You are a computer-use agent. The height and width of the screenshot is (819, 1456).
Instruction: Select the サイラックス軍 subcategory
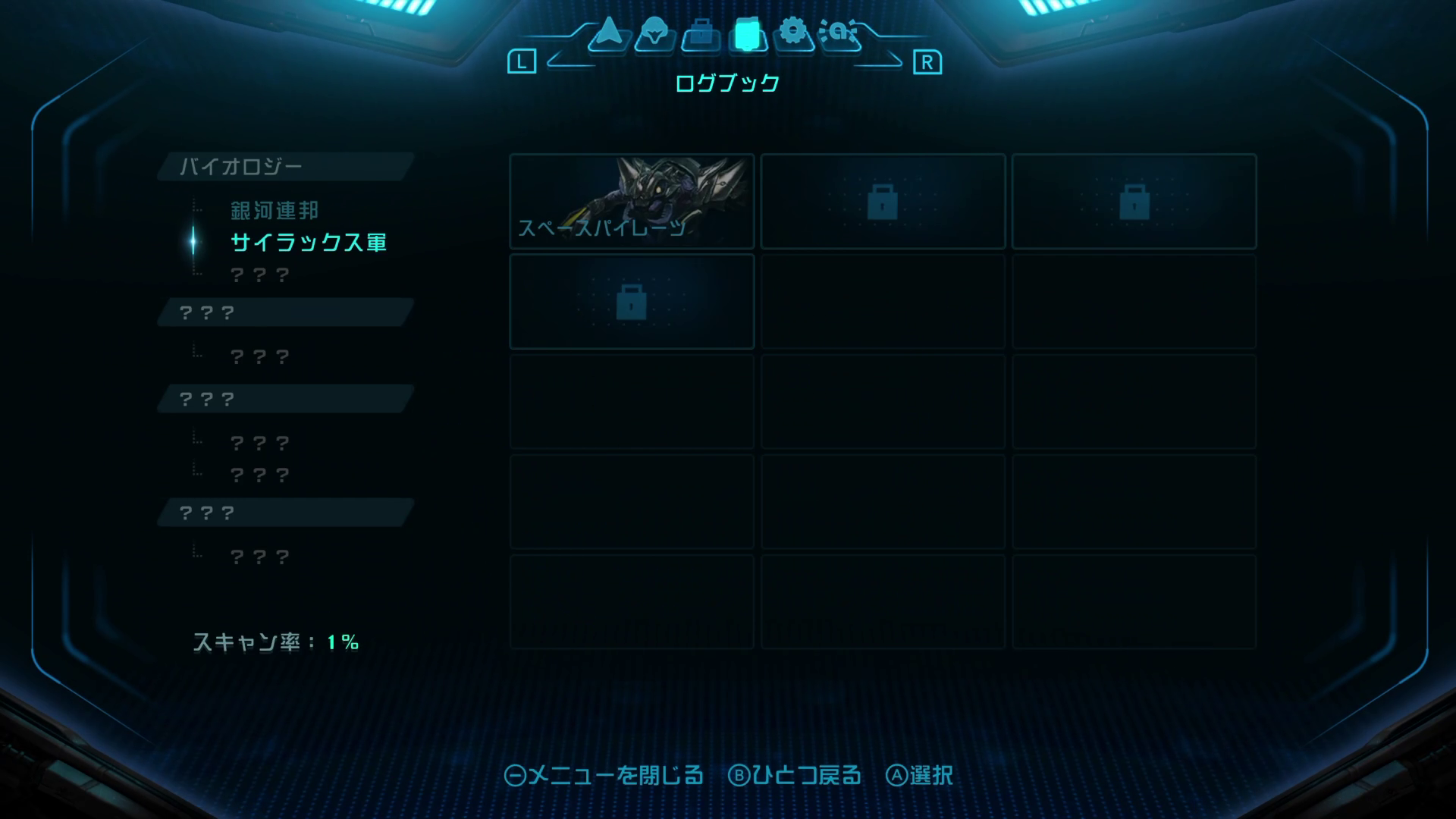[x=309, y=243]
